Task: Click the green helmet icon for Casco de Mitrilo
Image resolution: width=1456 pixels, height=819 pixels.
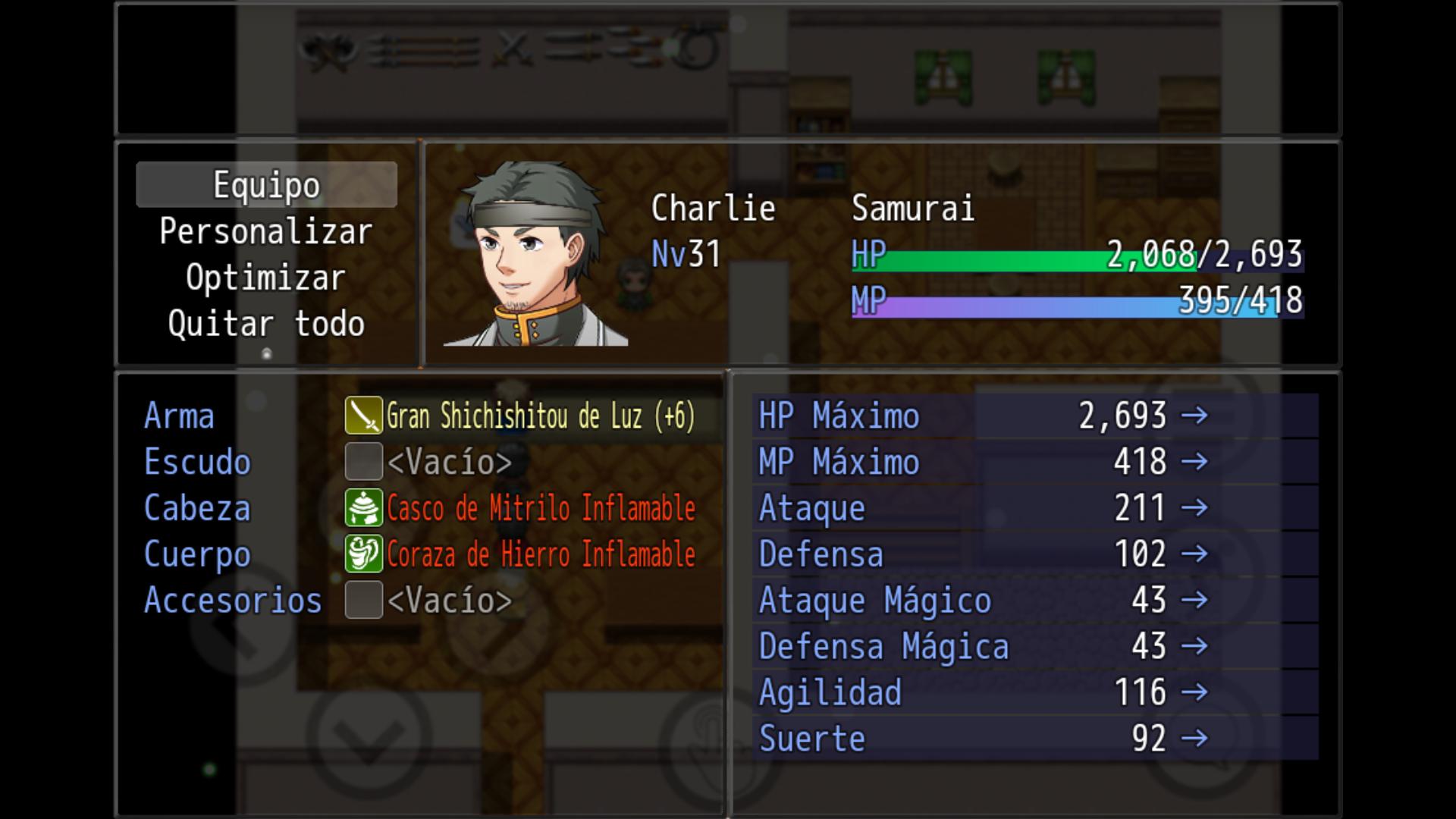Action: pos(364,508)
